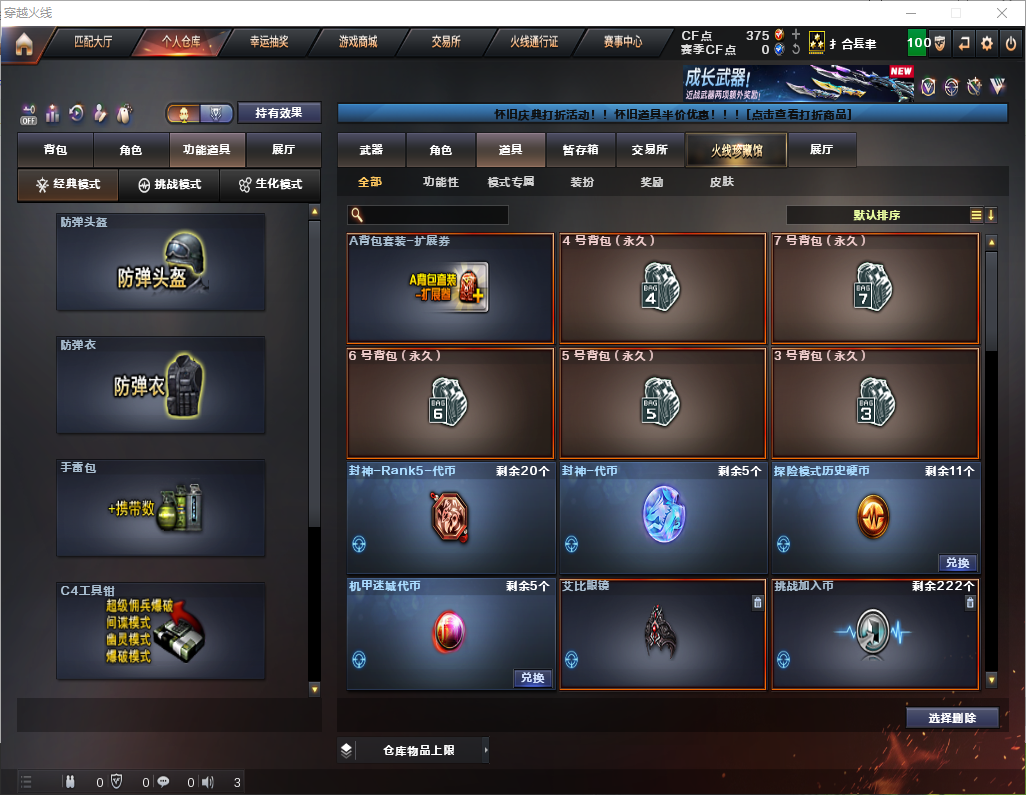Viewport: 1026px width, 795px height.
Task: Open the 默认排序 sort dropdown
Action: [x=877, y=215]
